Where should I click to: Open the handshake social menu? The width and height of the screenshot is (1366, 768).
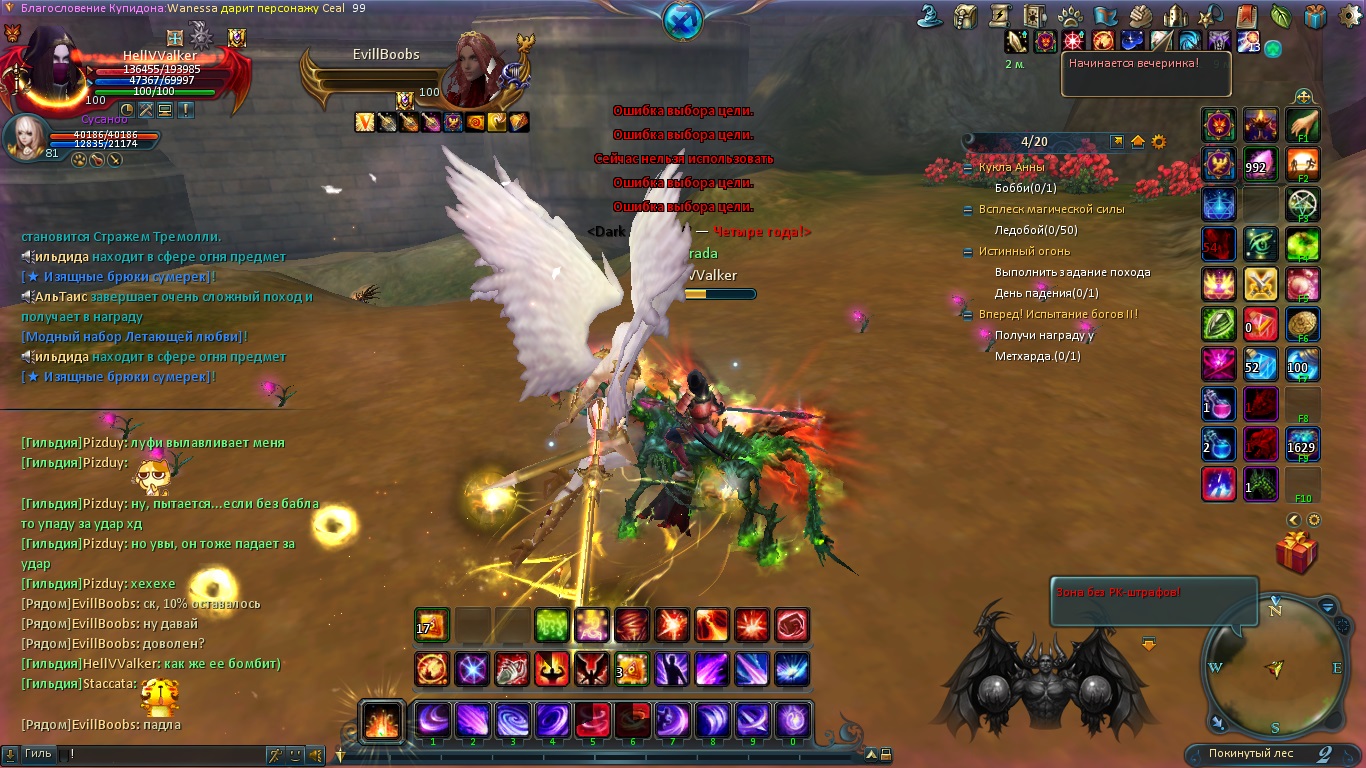click(x=1141, y=16)
